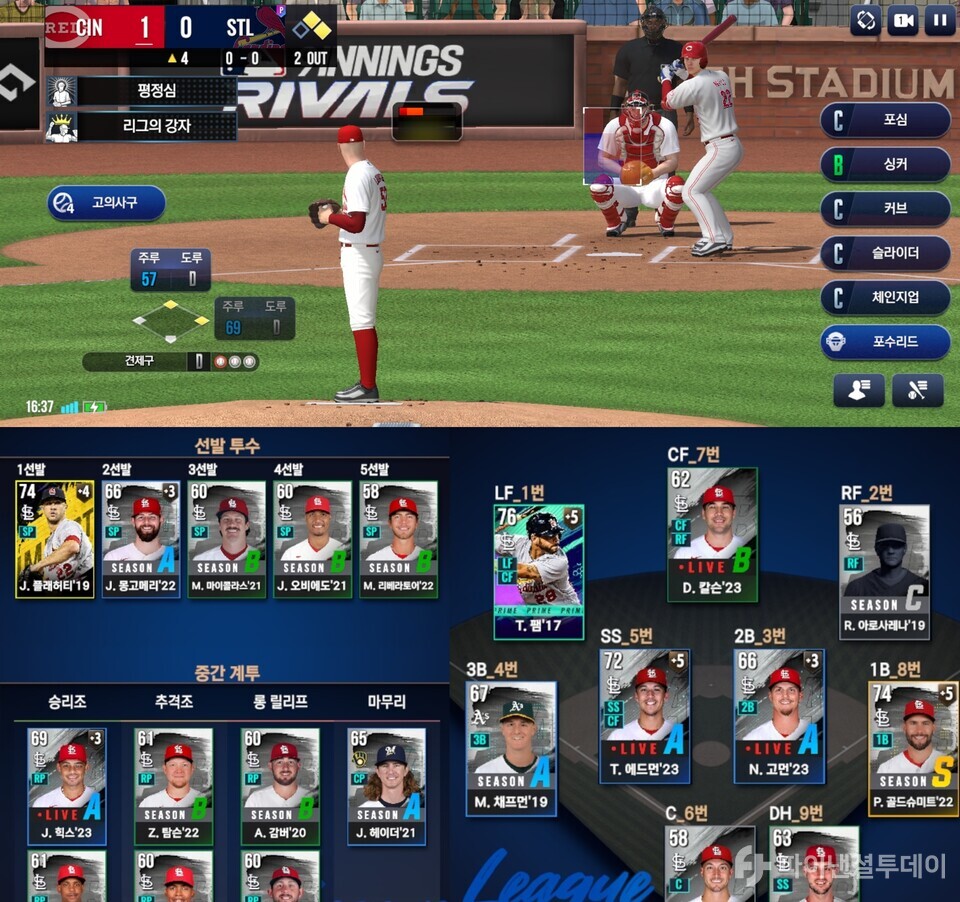Image resolution: width=960 pixels, height=902 pixels.
Task: Activate the 포수리드 catcher lead button
Action: tap(885, 342)
